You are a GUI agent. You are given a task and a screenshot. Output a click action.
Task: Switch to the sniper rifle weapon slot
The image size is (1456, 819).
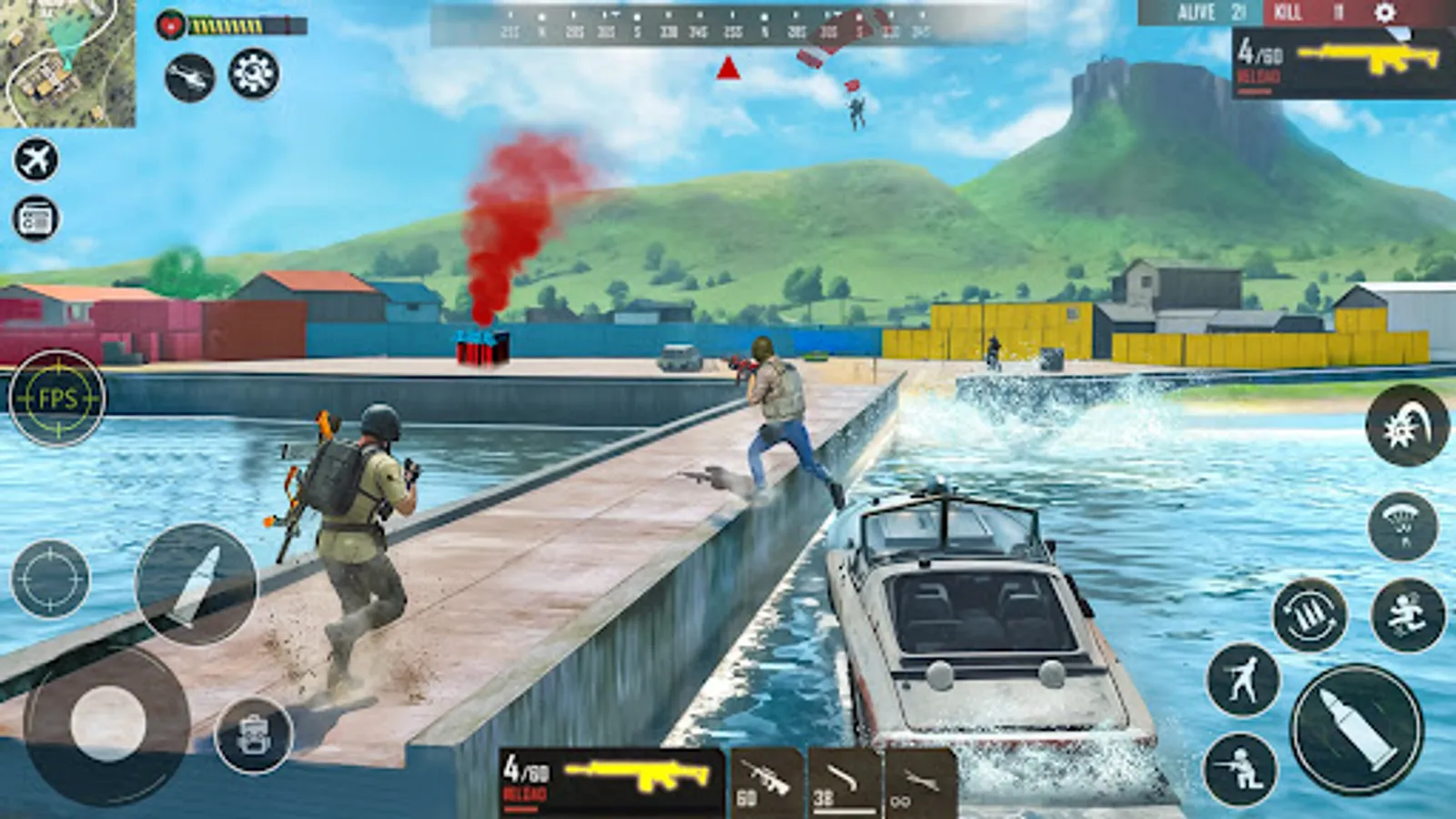pyautogui.click(x=769, y=781)
